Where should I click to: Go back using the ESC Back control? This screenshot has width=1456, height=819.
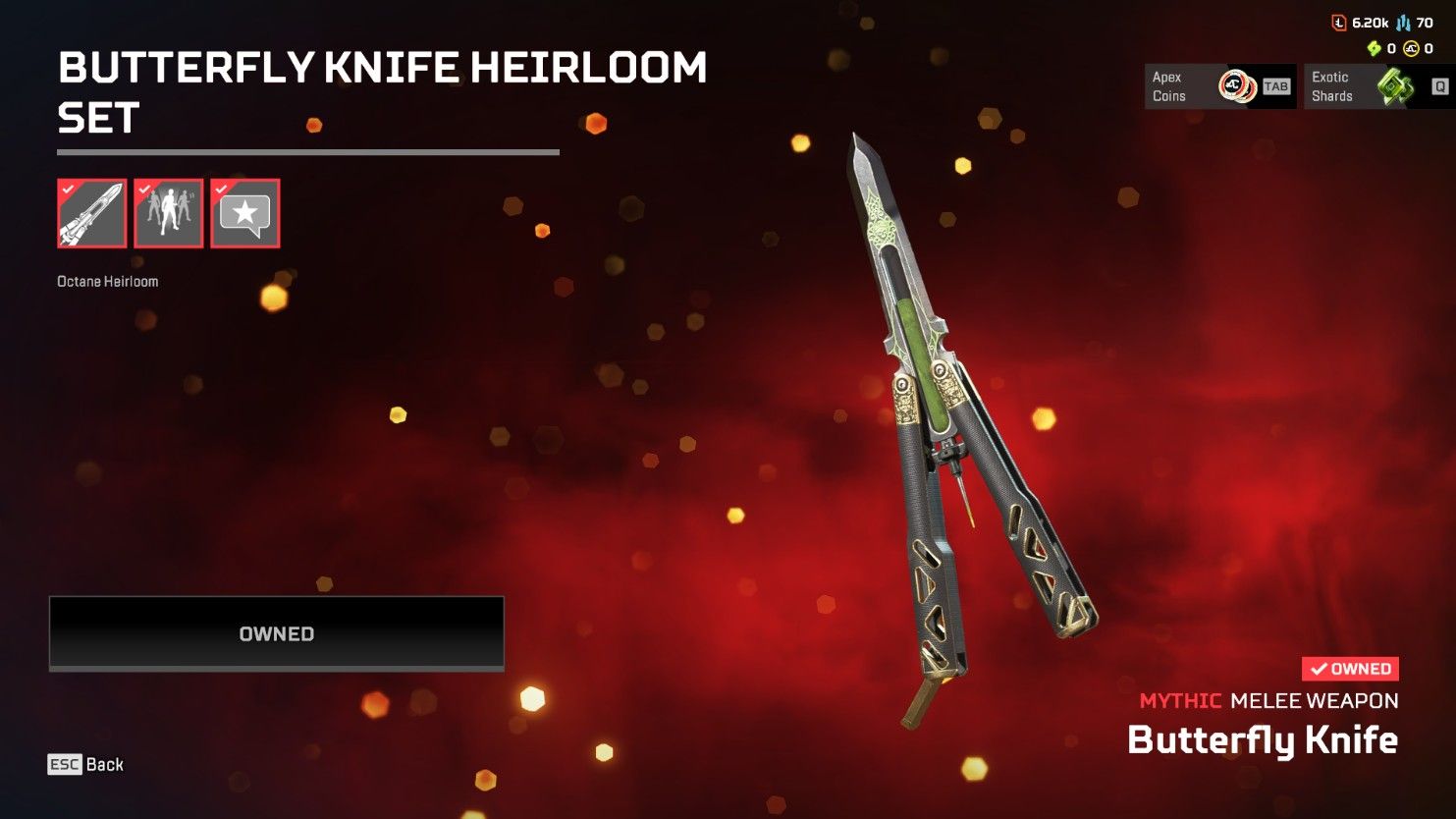tap(86, 764)
